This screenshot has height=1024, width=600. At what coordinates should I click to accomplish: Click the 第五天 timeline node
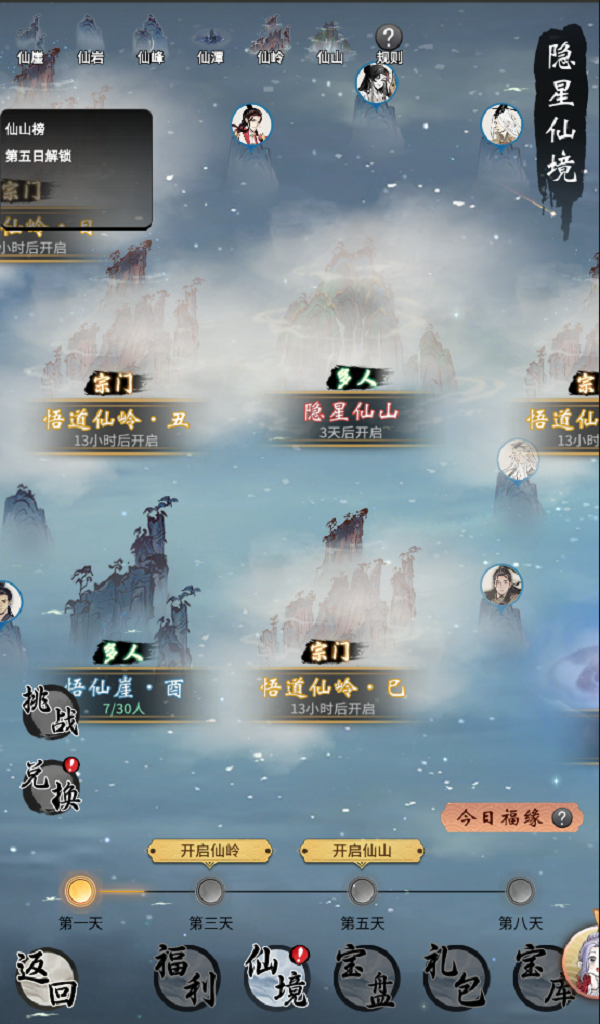click(362, 891)
